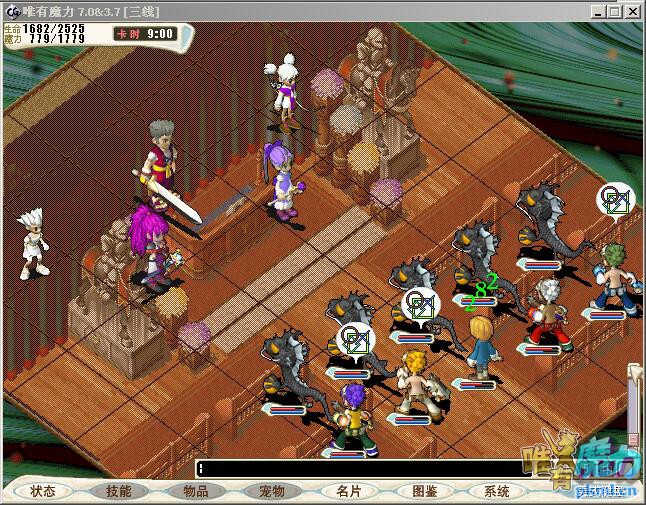
Task: Open the 系统 (System) menu
Action: click(x=497, y=491)
